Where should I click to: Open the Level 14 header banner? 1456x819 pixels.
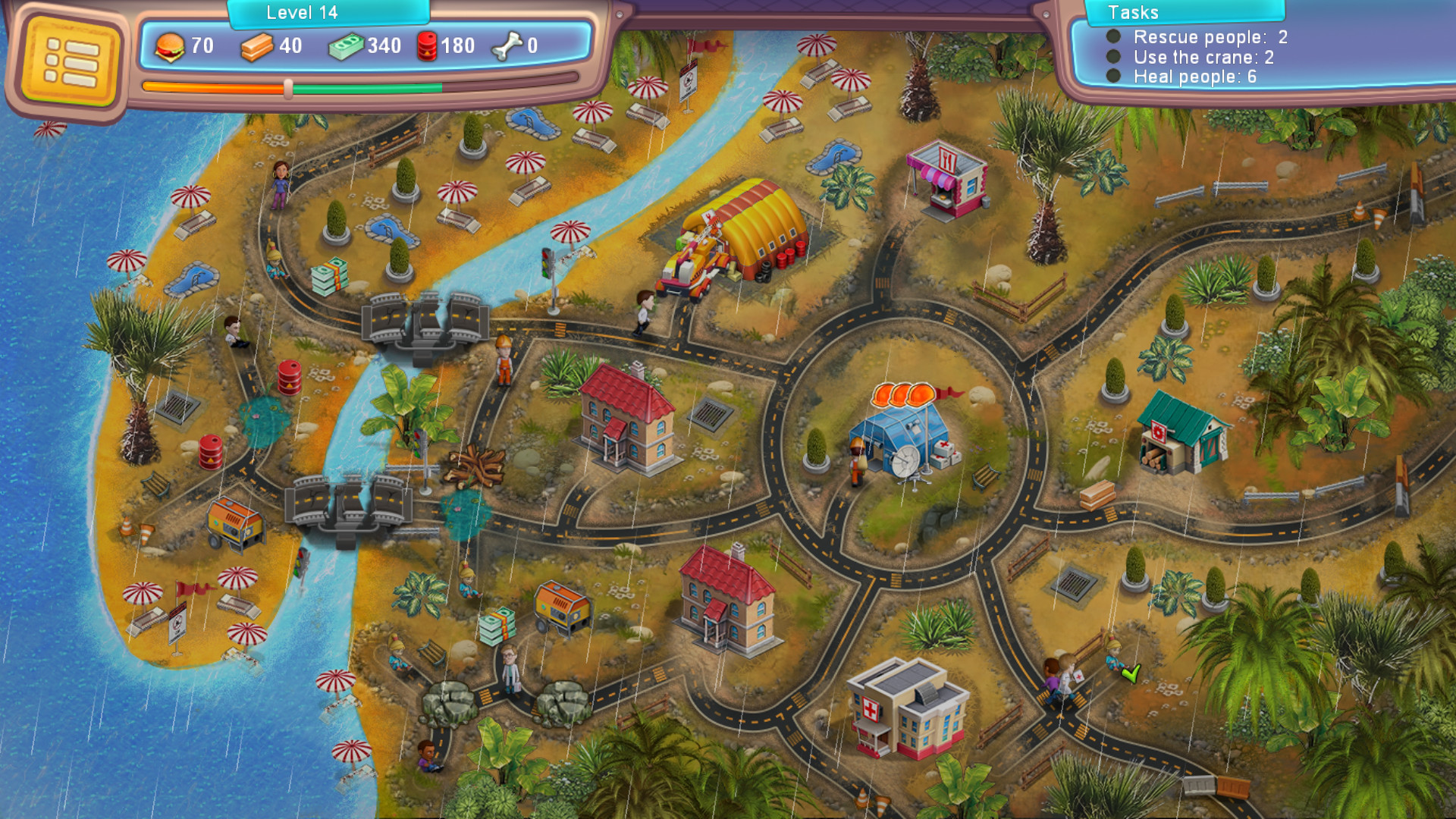tap(301, 12)
